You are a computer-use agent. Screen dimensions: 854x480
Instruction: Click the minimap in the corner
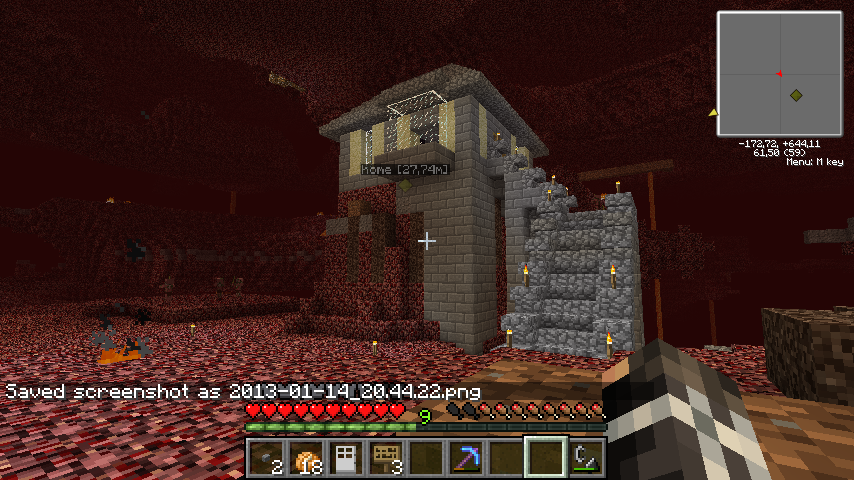pyautogui.click(x=779, y=74)
